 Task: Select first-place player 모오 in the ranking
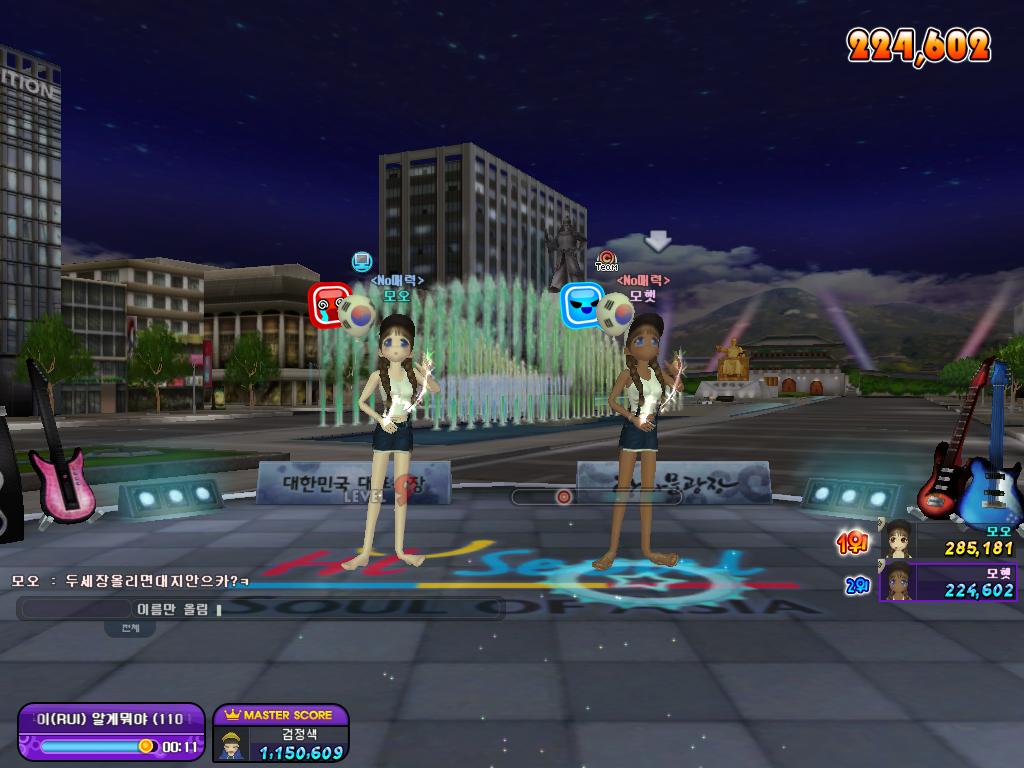(x=948, y=540)
